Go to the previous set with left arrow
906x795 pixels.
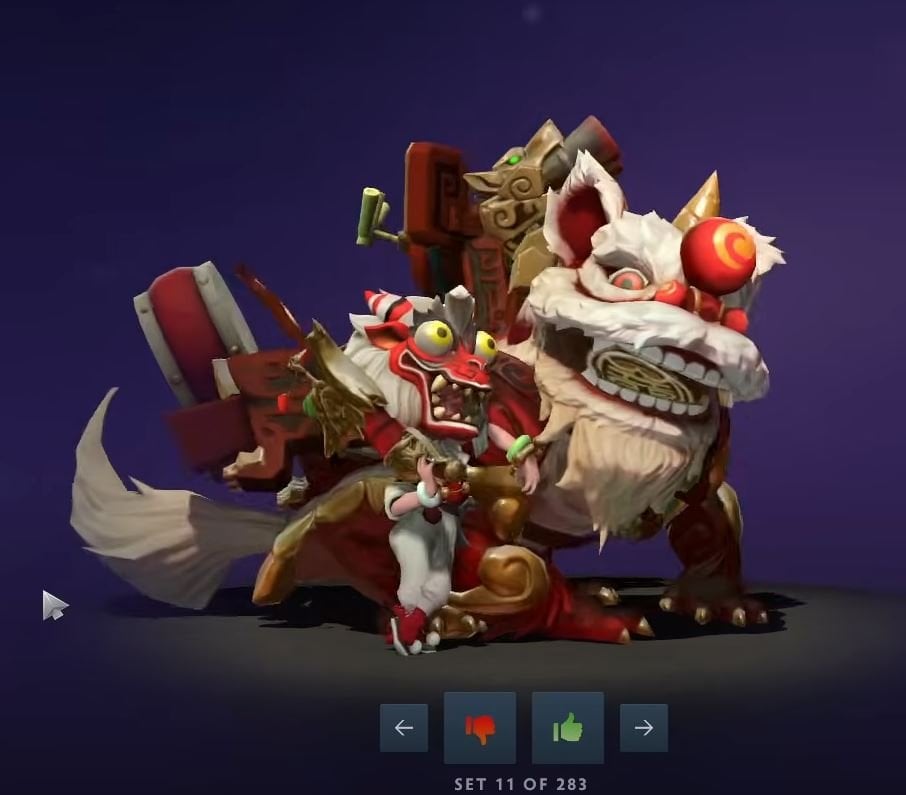pyautogui.click(x=403, y=728)
